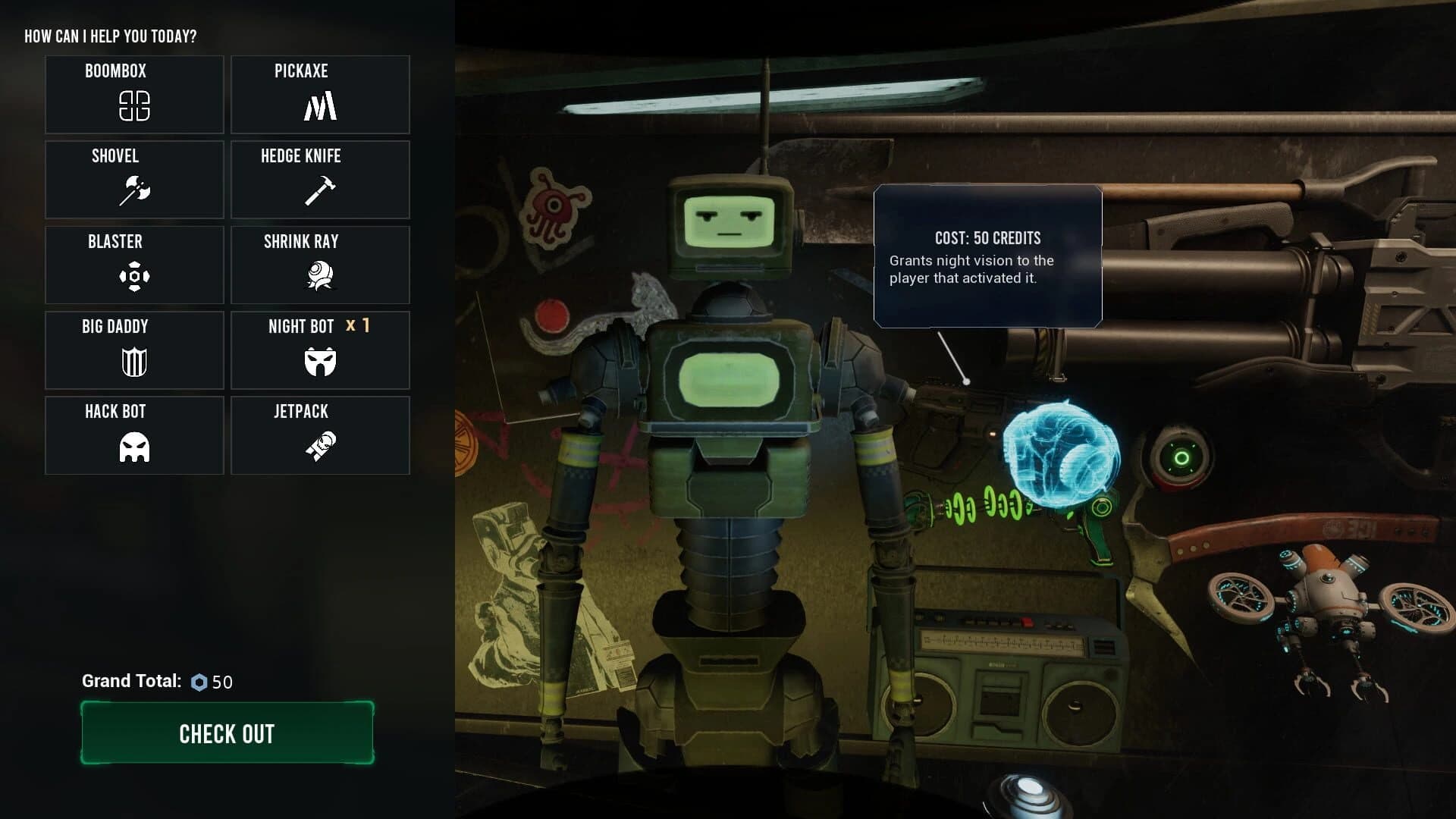This screenshot has width=1456, height=819.
Task: Select the Blaster weapon icon
Action: pyautogui.click(x=133, y=265)
